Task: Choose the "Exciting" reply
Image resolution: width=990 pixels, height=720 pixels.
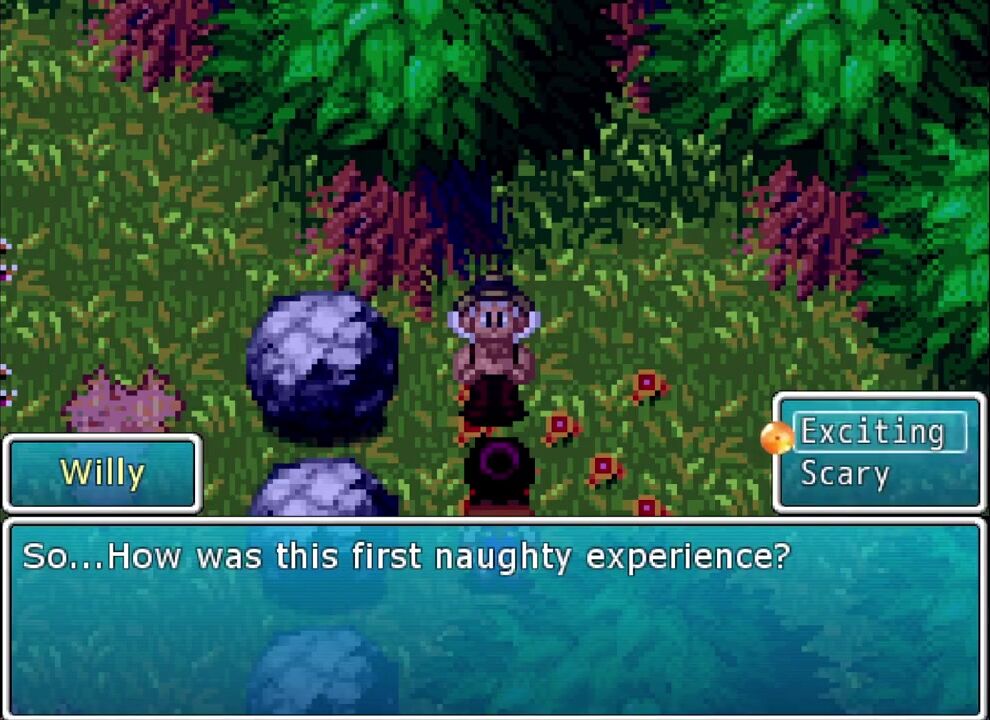Action: click(872, 433)
